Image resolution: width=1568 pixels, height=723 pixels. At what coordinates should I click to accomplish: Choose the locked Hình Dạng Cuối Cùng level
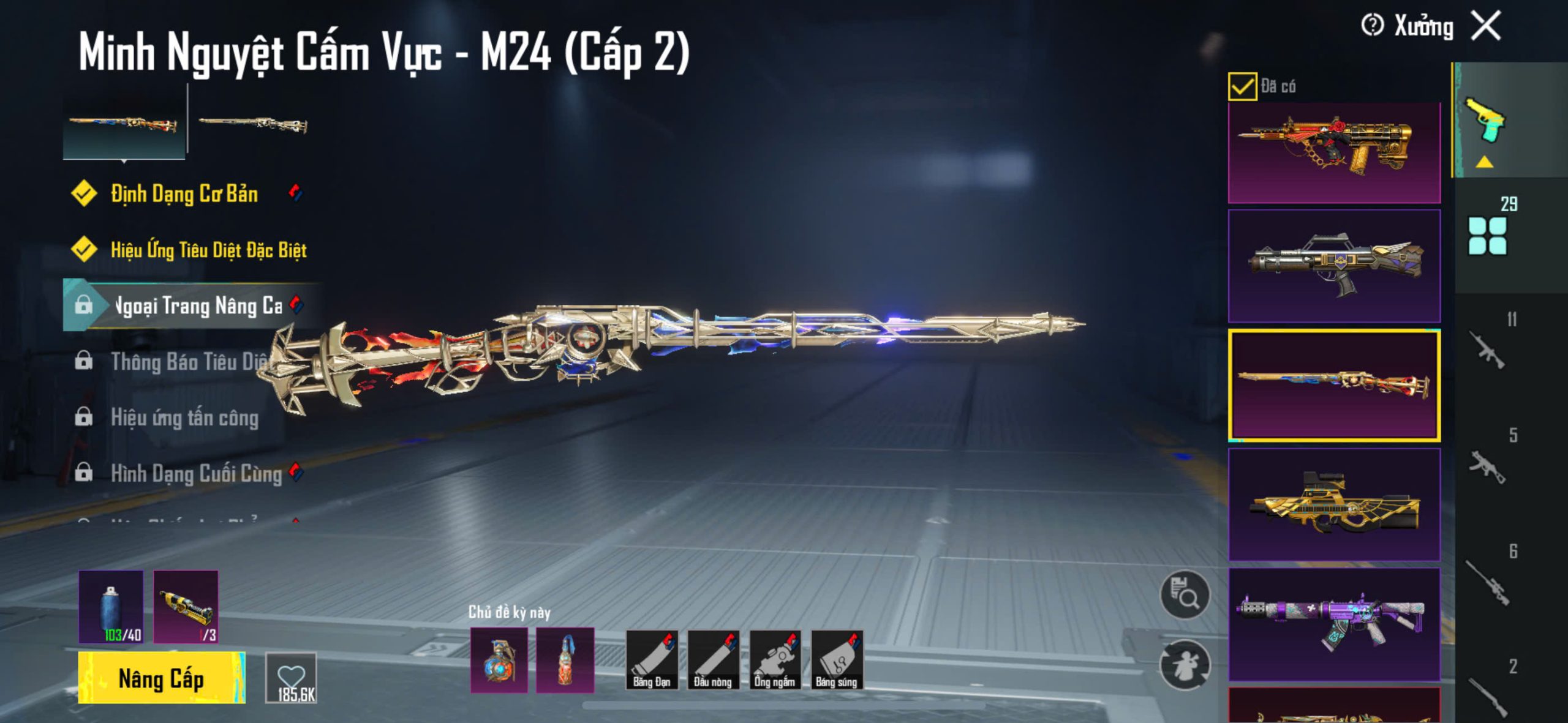coord(196,474)
